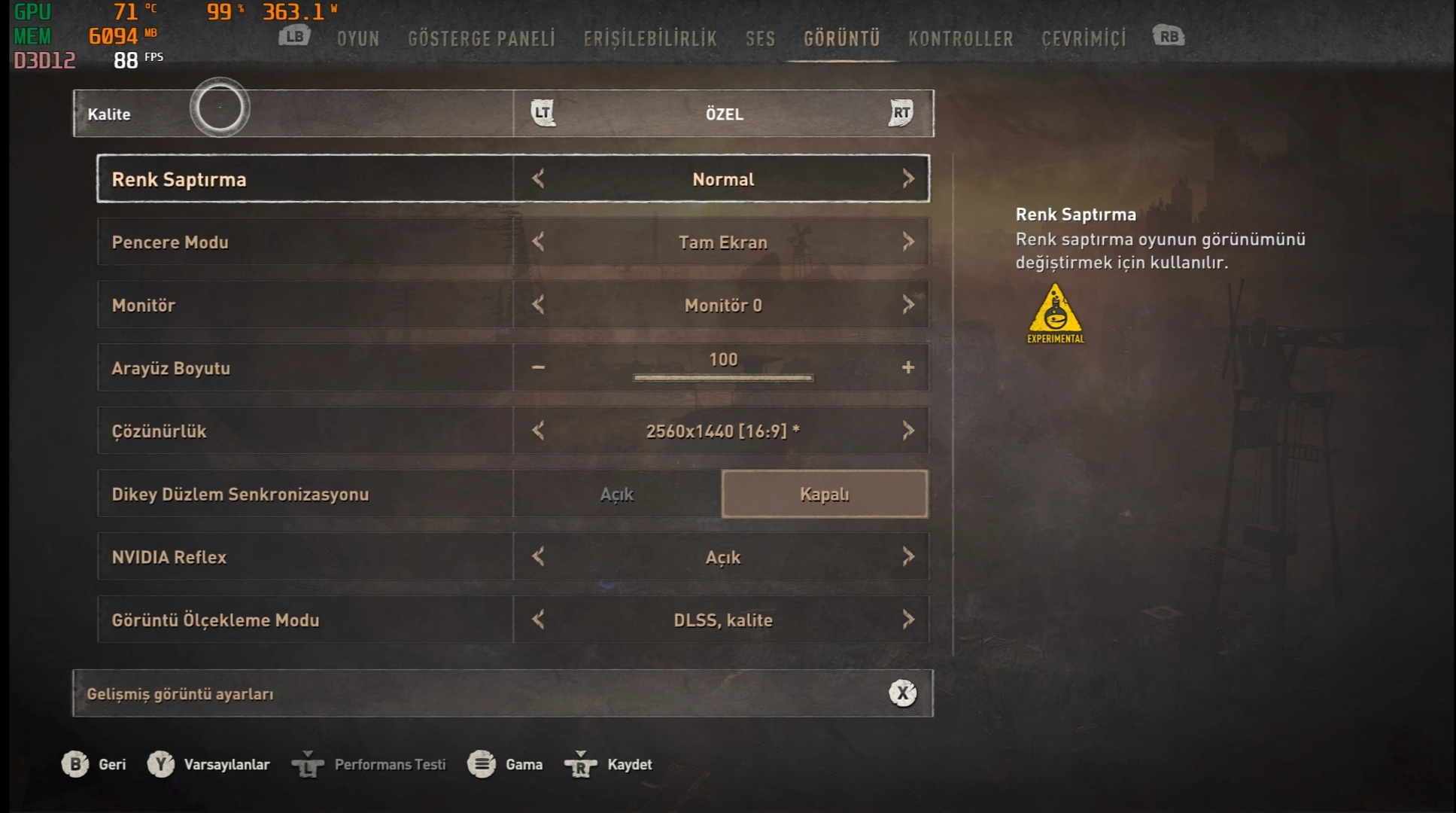Change NVIDIA Reflex with the right arrow

(x=908, y=557)
